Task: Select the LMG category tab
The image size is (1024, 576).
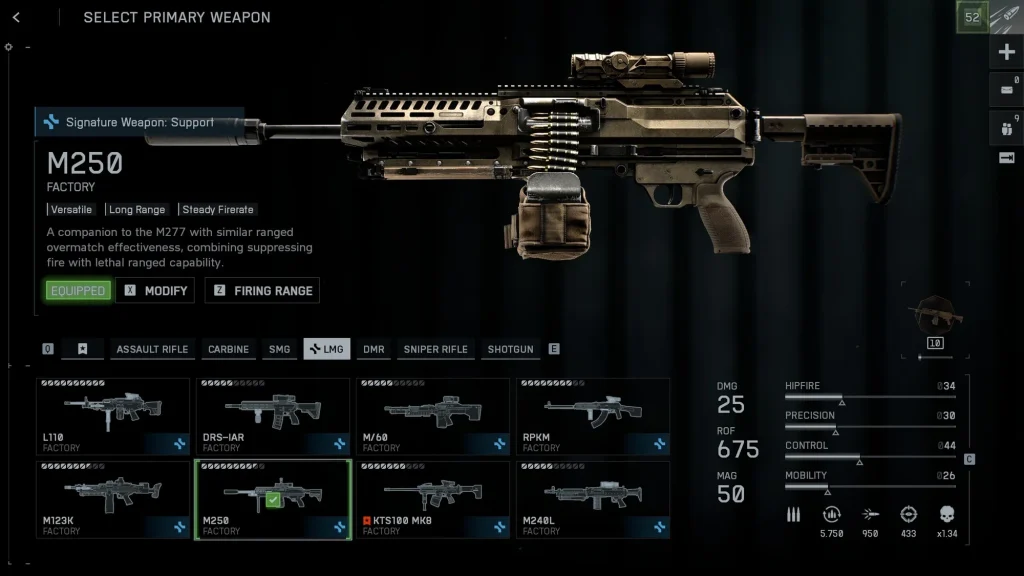Action: 327,349
